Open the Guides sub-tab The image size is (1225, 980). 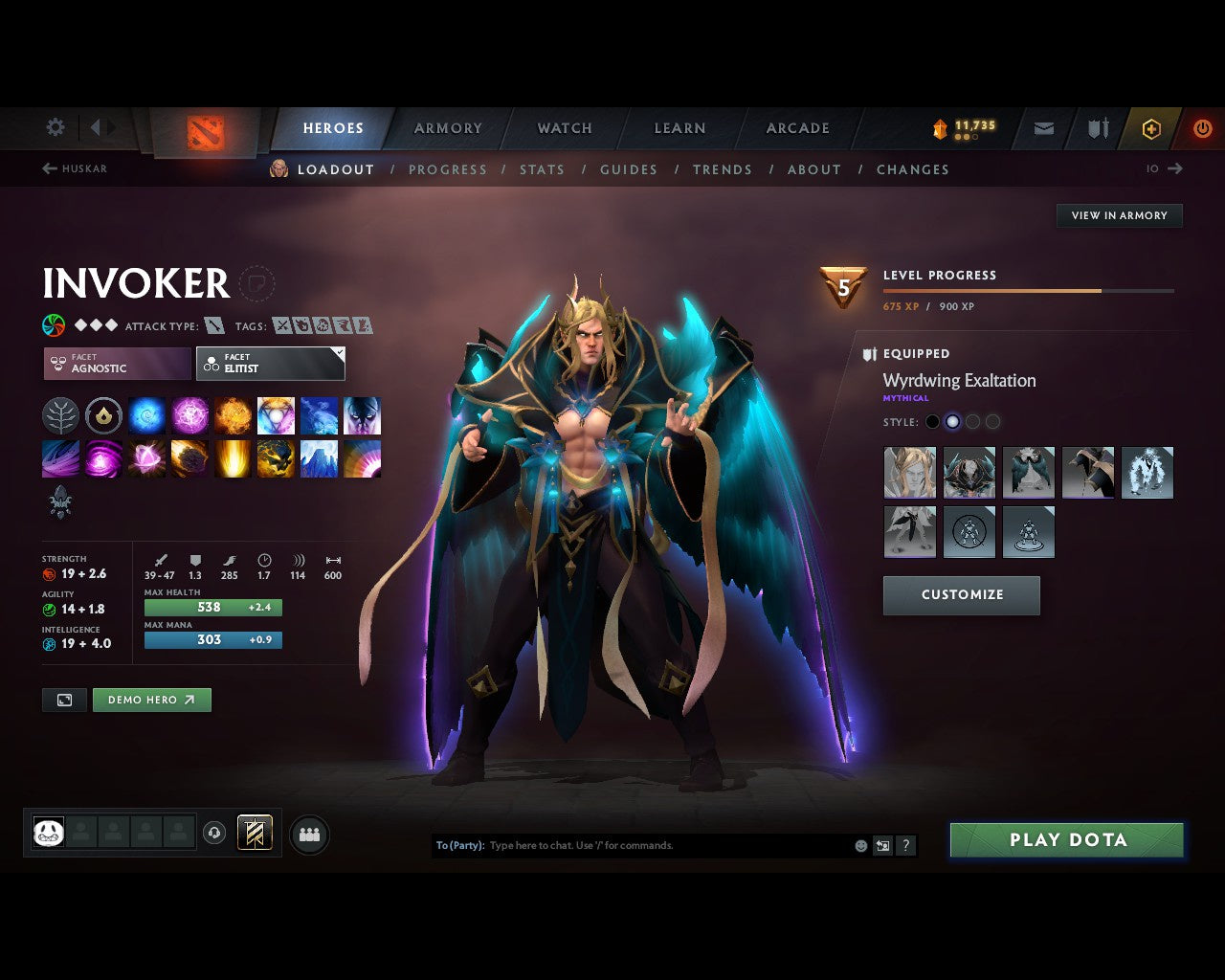click(x=628, y=169)
